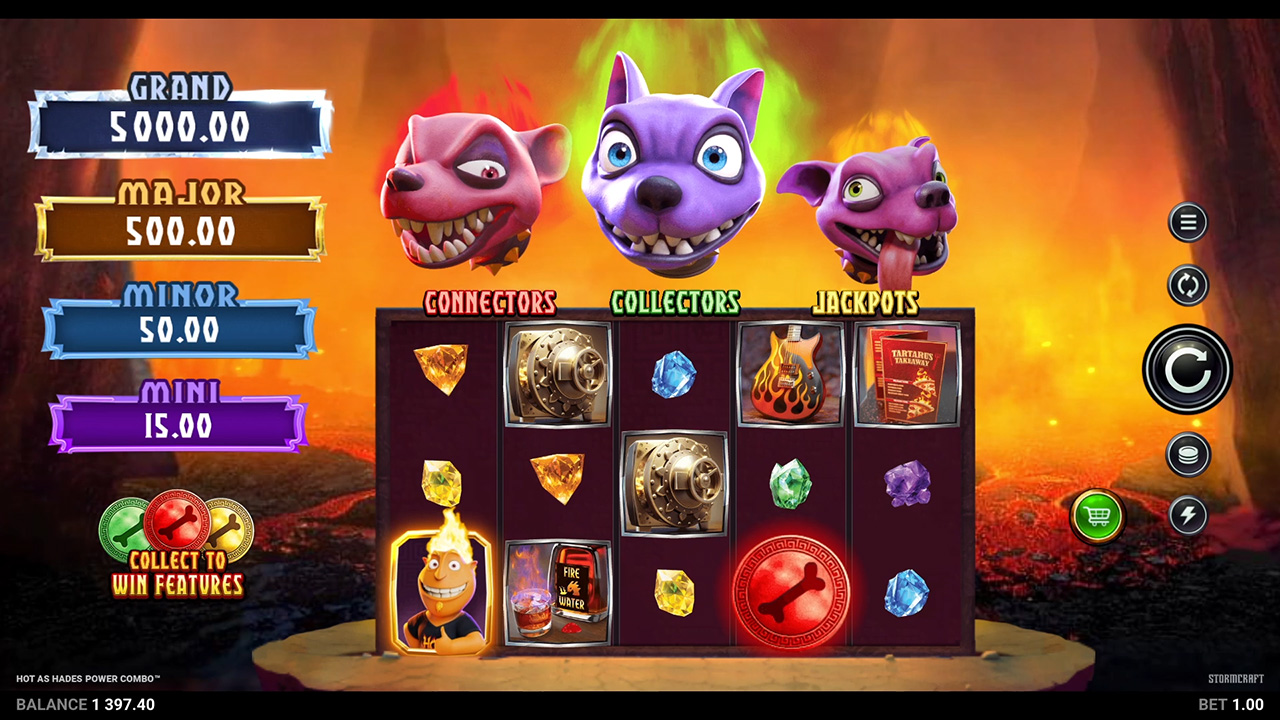Viewport: 1280px width, 720px height.
Task: Click the red bone collector coin symbol
Action: pos(790,590)
